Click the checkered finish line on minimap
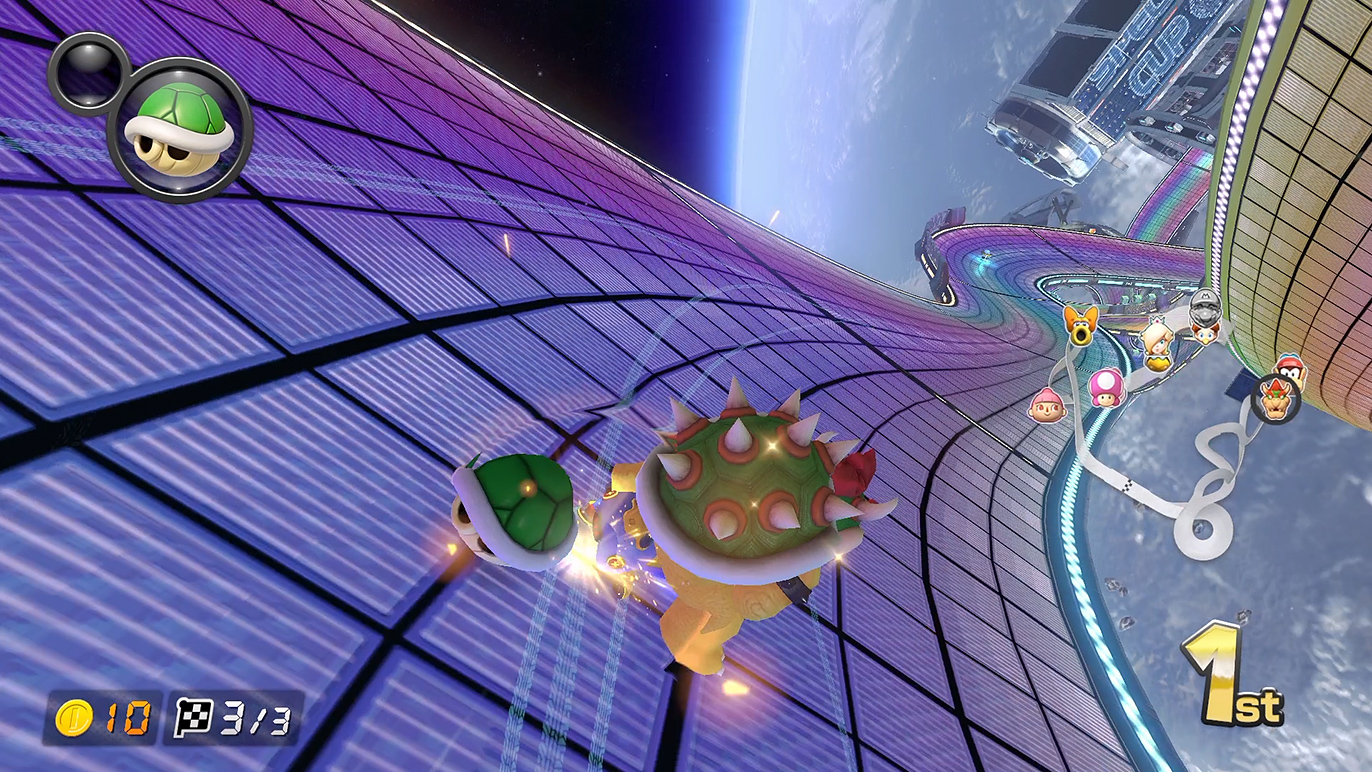 coord(1128,487)
